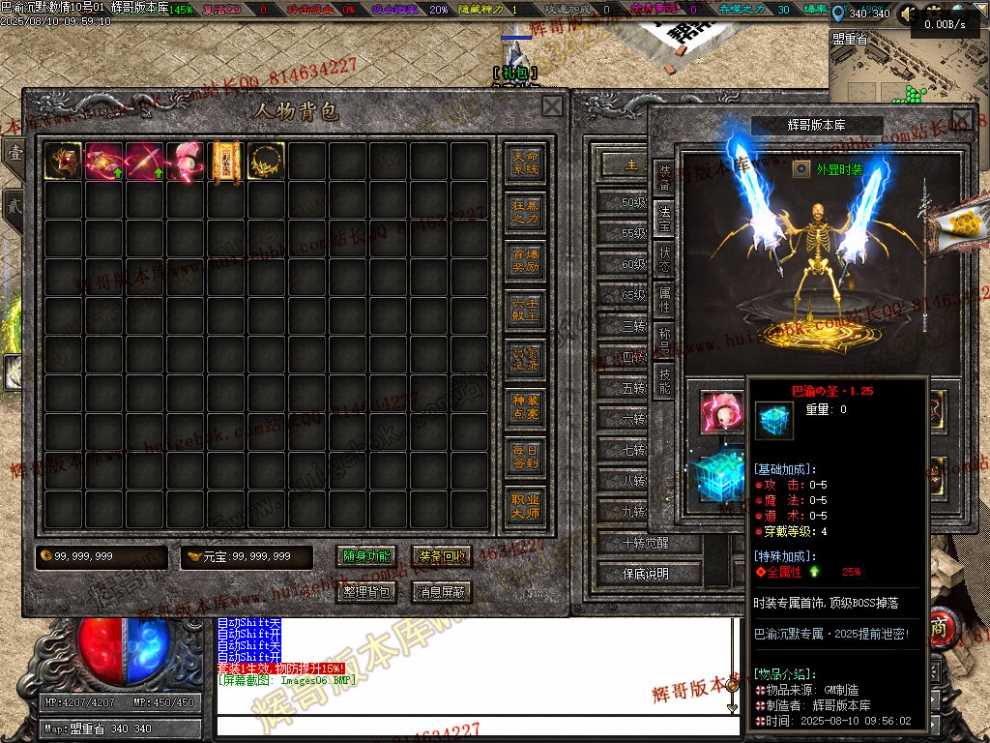Click the 随身功能 button
This screenshot has width=990, height=743.
(x=367, y=557)
